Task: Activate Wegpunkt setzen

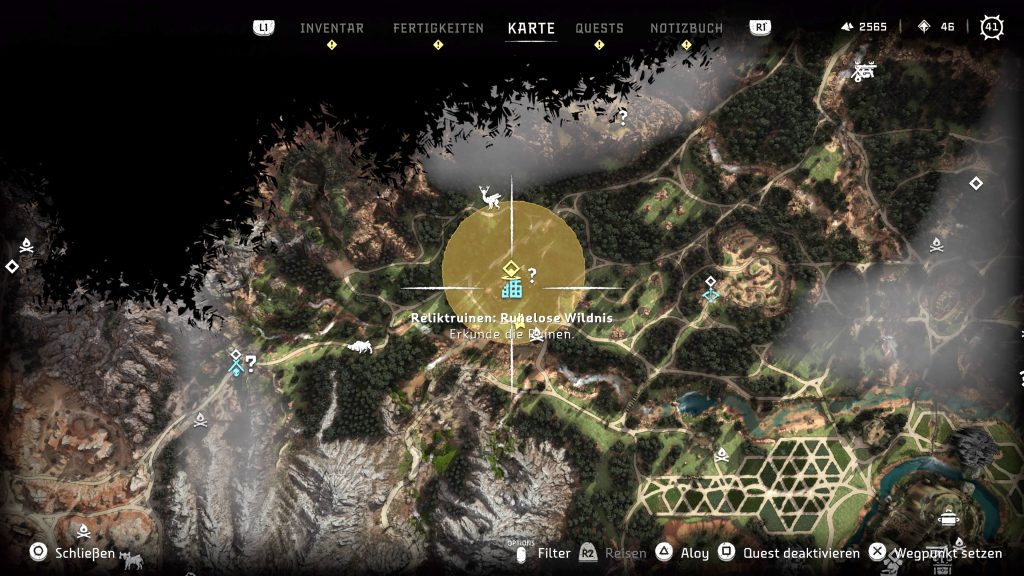Action: tap(946, 552)
